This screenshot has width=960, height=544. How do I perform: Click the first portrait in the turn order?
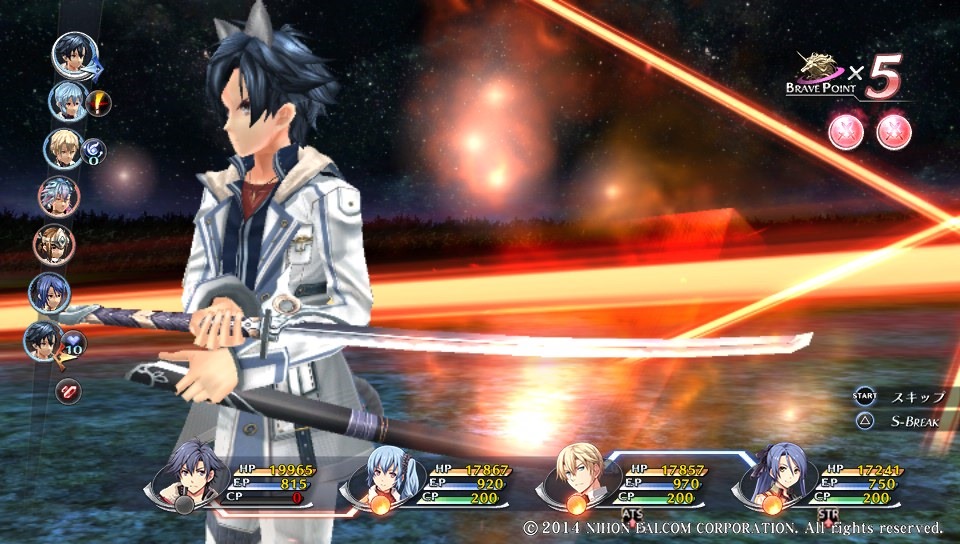click(74, 55)
